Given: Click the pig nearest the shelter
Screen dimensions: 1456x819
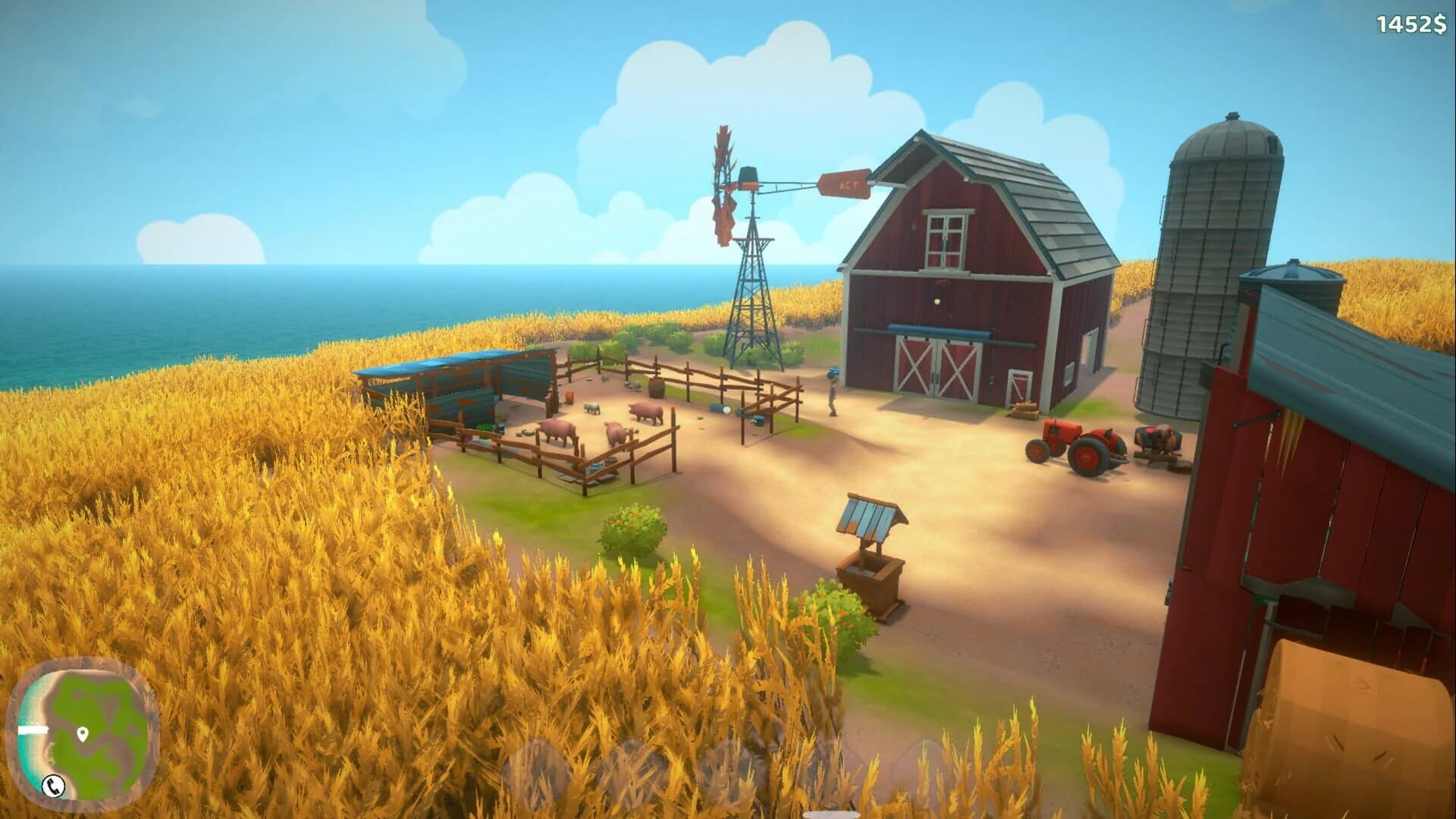Looking at the screenshot, I should (x=556, y=430).
